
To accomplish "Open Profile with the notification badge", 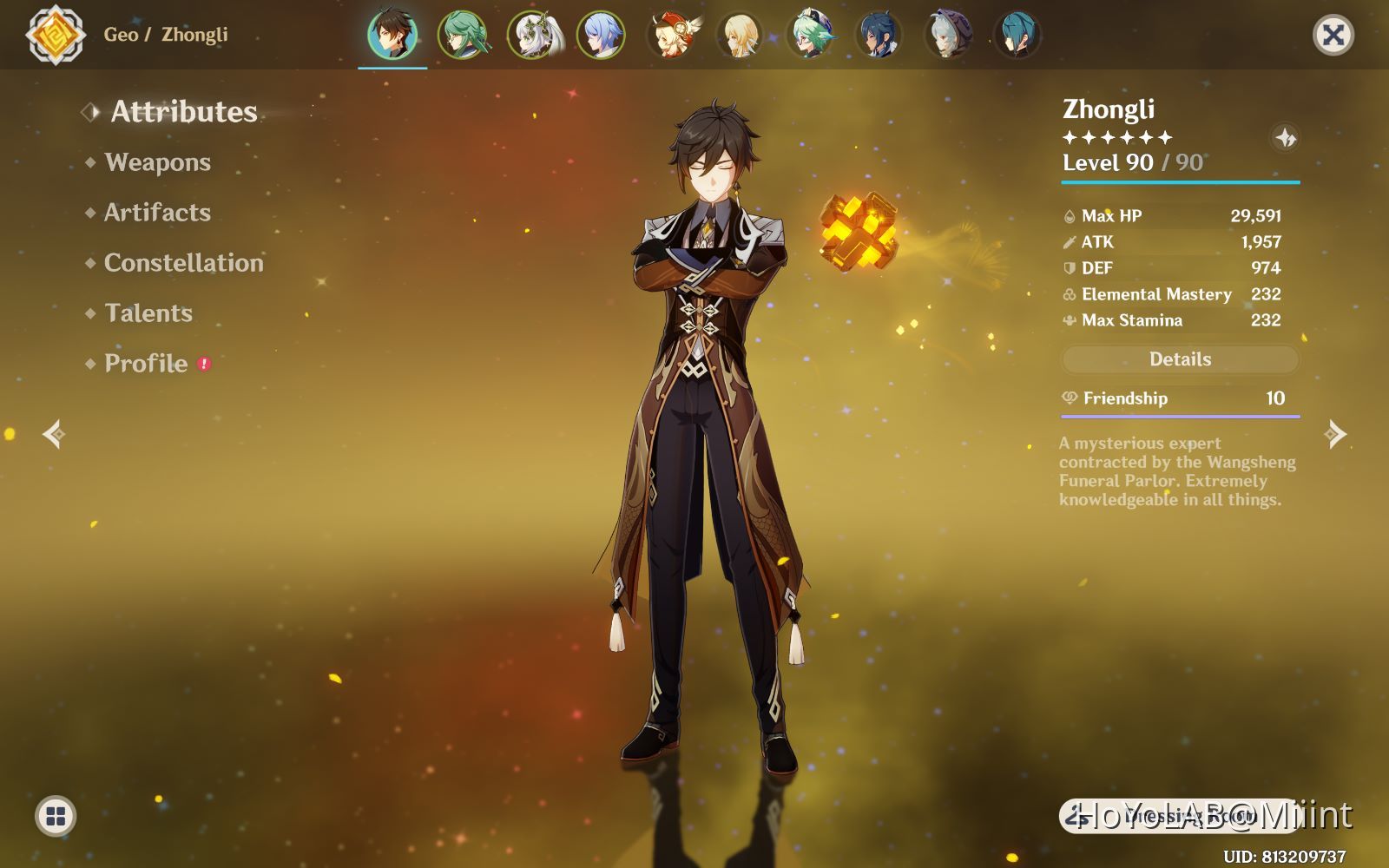I will click(145, 364).
